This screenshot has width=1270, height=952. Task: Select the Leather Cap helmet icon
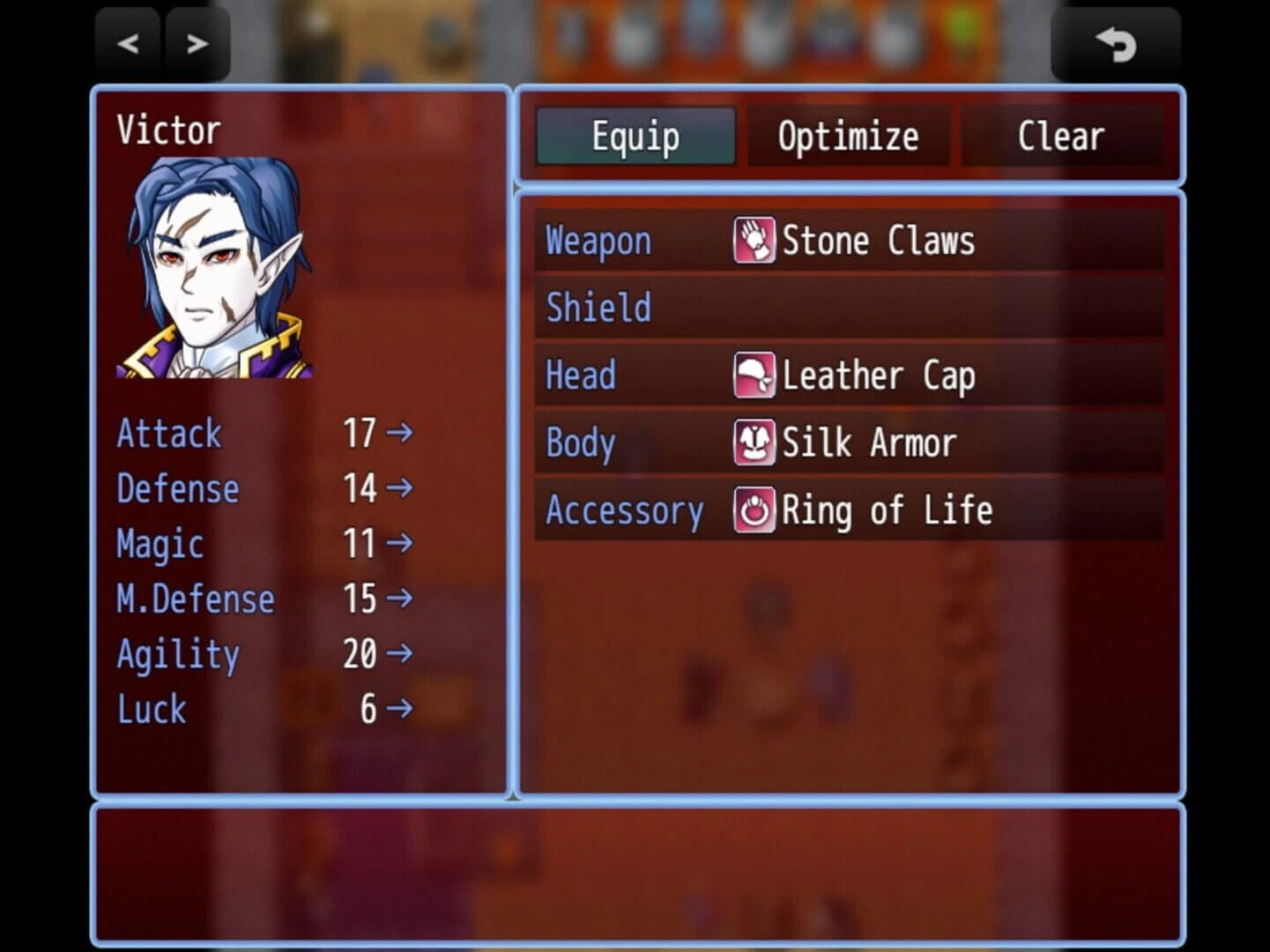[754, 375]
